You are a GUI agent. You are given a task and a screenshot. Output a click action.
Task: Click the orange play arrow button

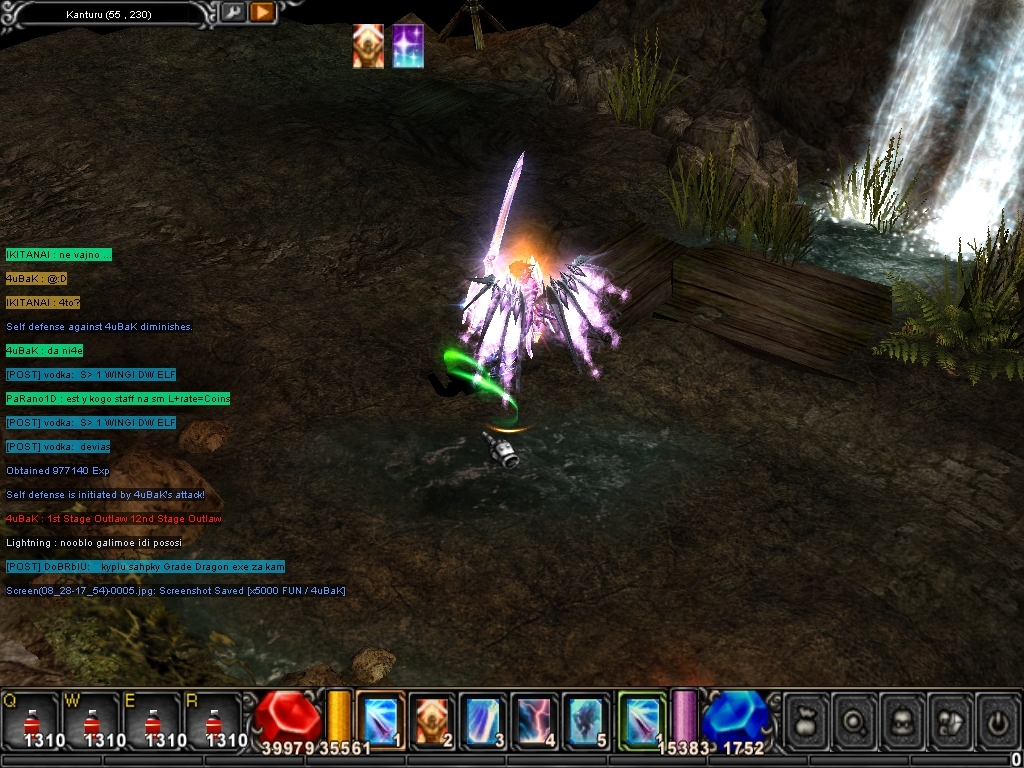pos(262,13)
